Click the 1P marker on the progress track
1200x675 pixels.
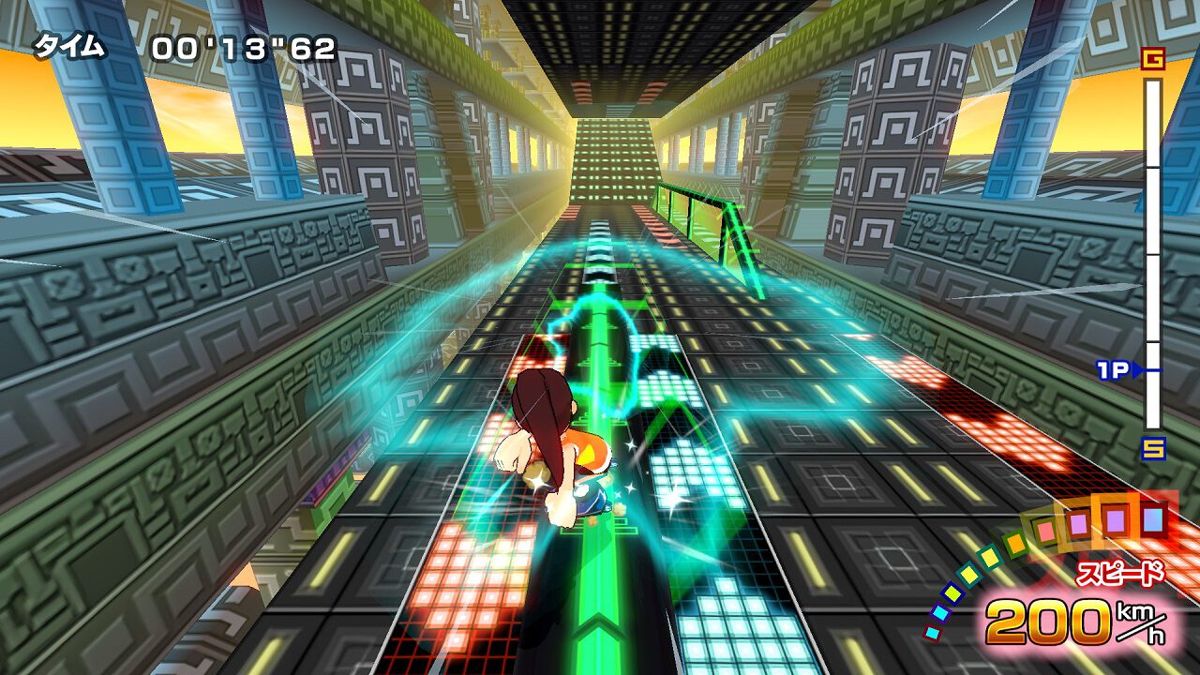click(1118, 371)
